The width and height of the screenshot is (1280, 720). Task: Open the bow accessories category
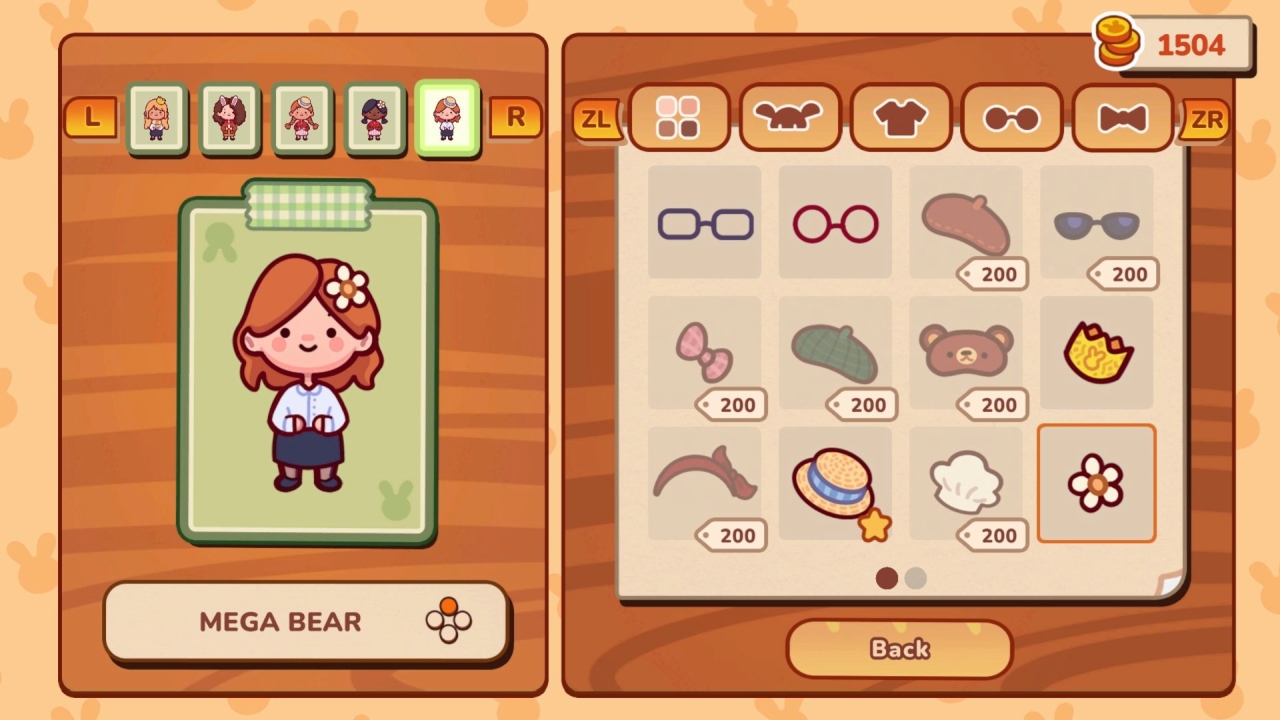(x=1122, y=117)
